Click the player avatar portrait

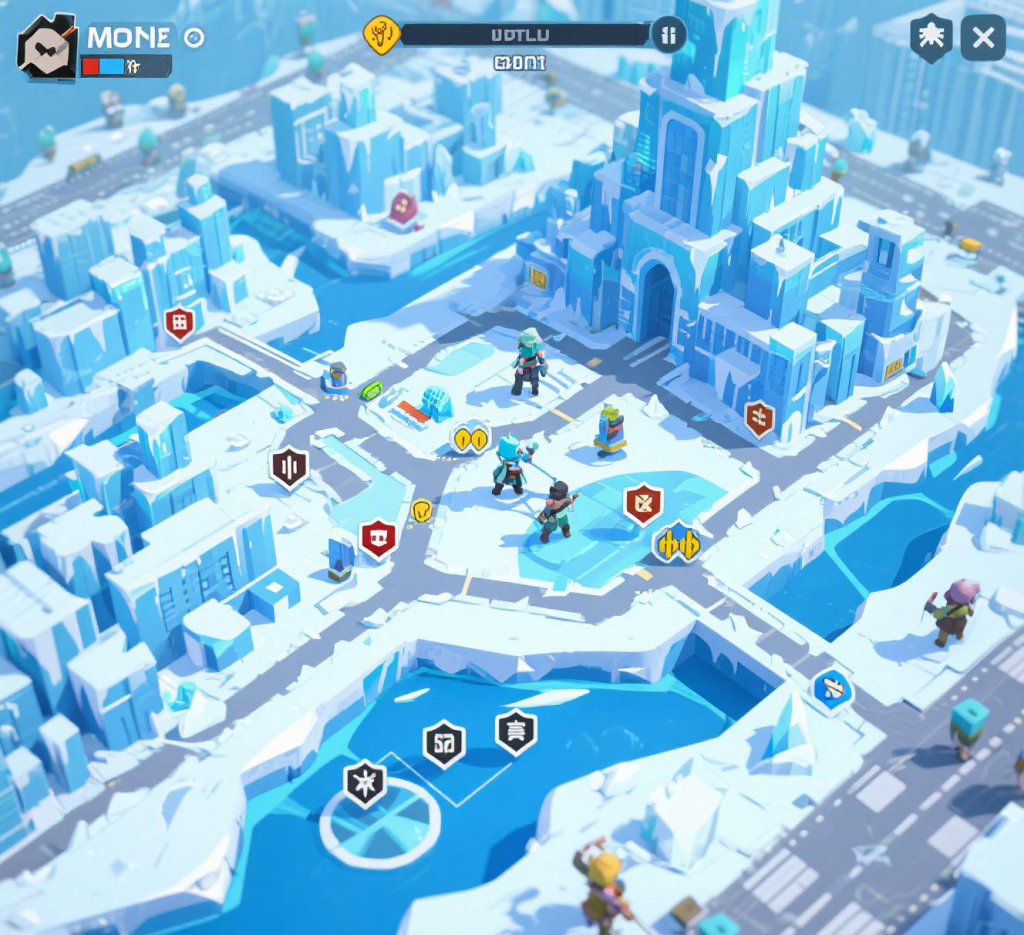47,46
